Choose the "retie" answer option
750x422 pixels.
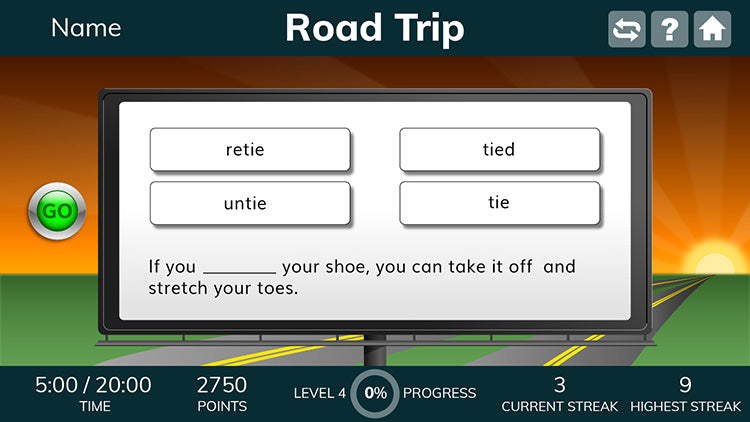(250, 150)
